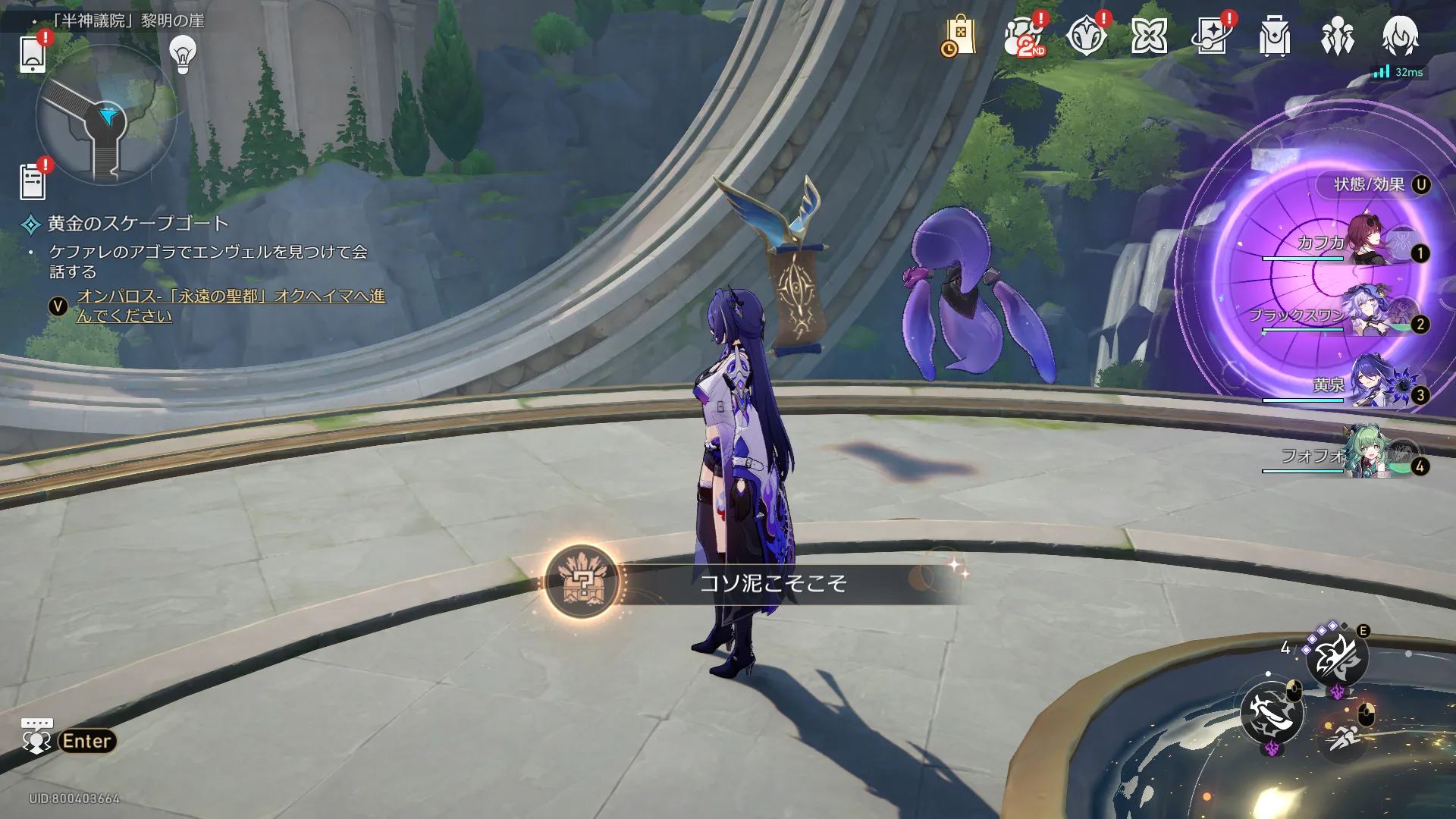Open the phone menu icon

(x=33, y=53)
